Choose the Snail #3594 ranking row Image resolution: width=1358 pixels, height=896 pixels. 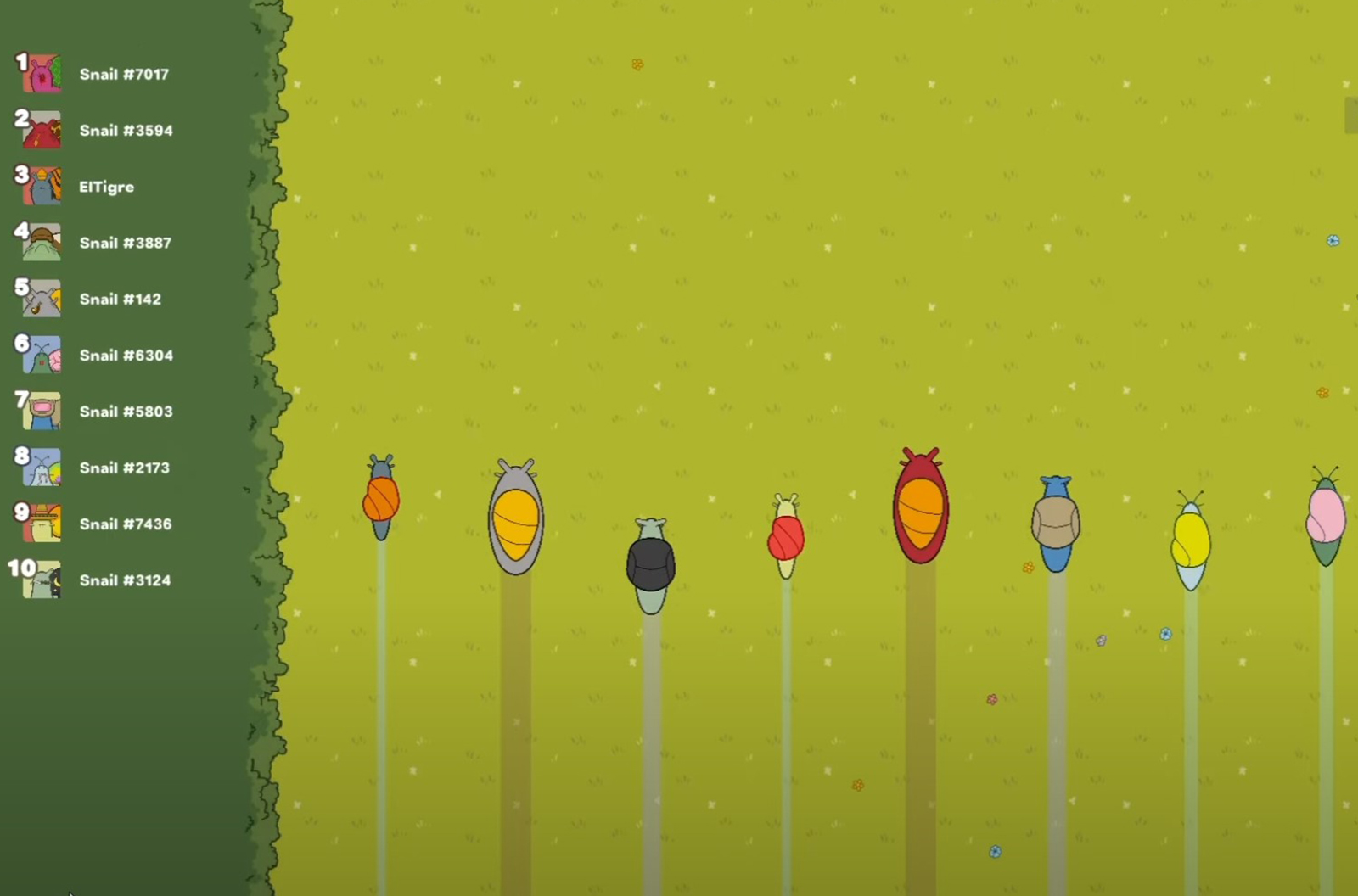[125, 131]
